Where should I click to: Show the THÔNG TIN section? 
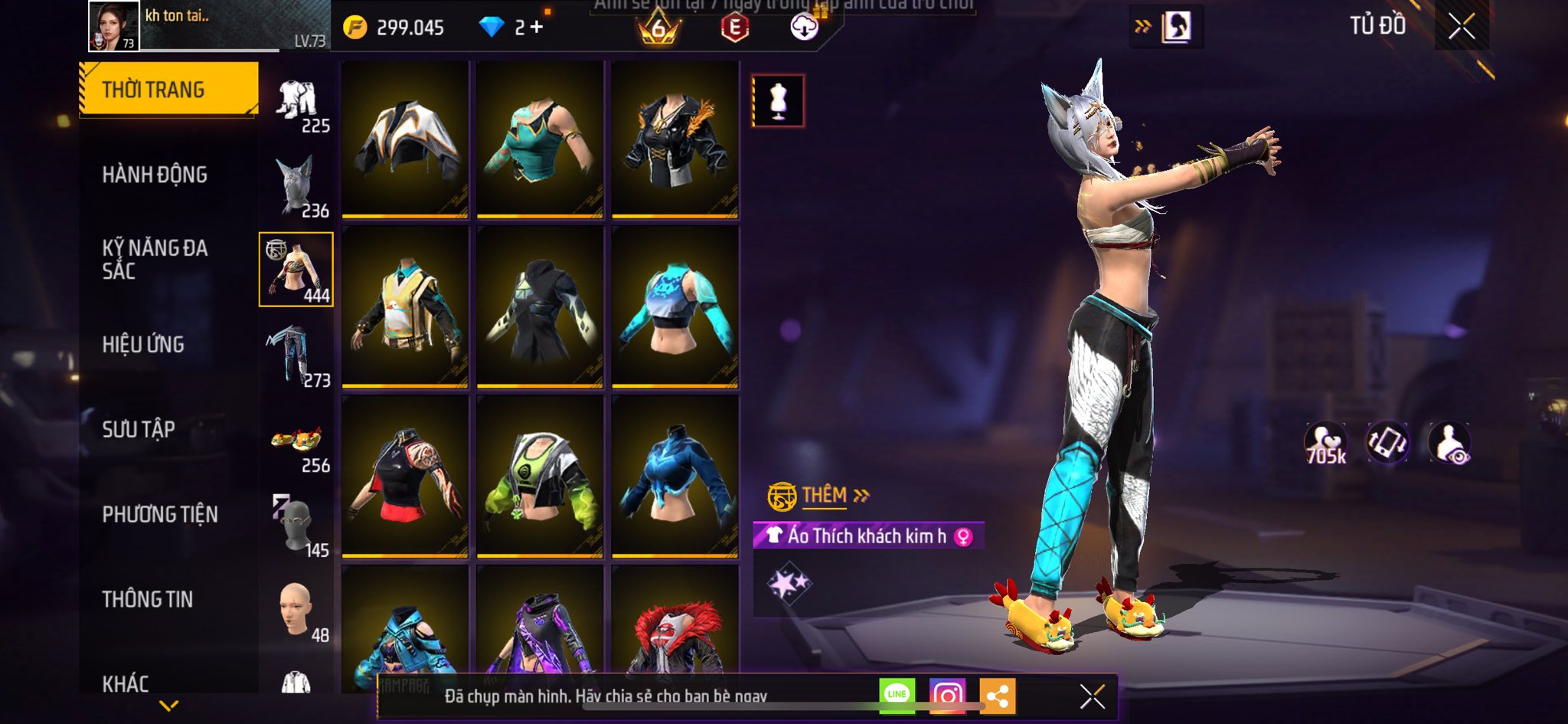click(x=148, y=599)
